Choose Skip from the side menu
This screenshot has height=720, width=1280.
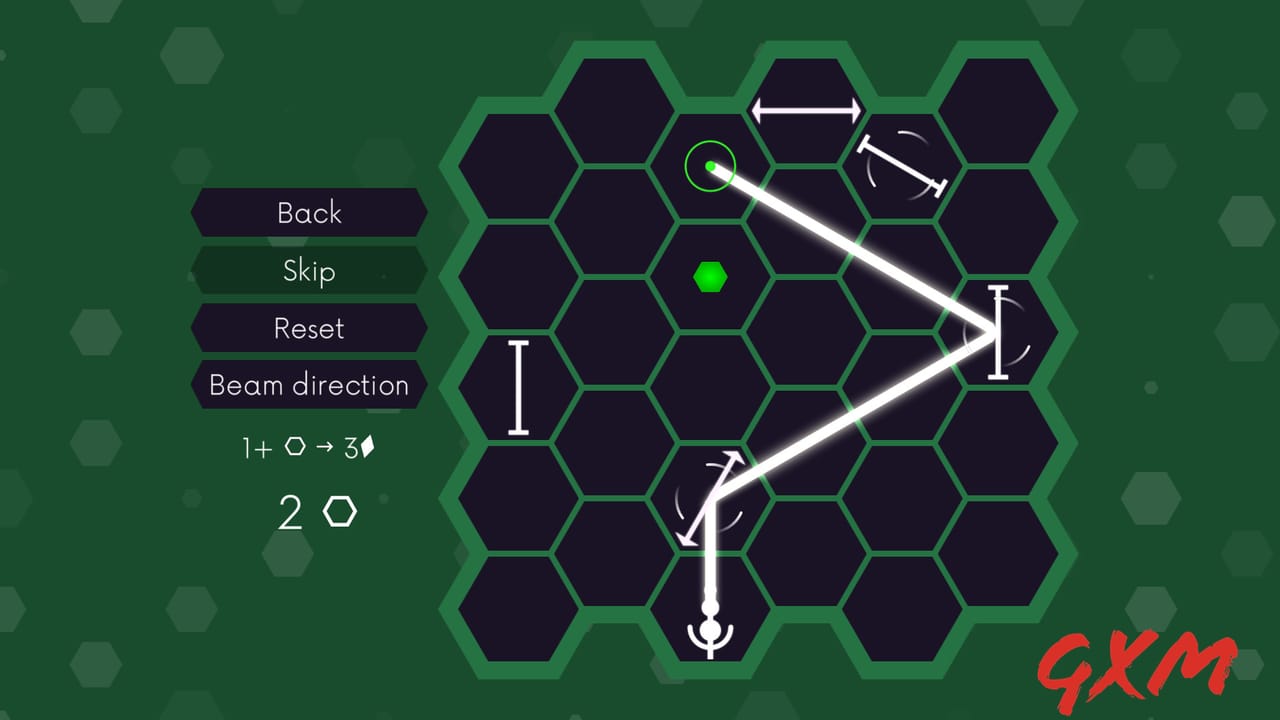coord(309,271)
